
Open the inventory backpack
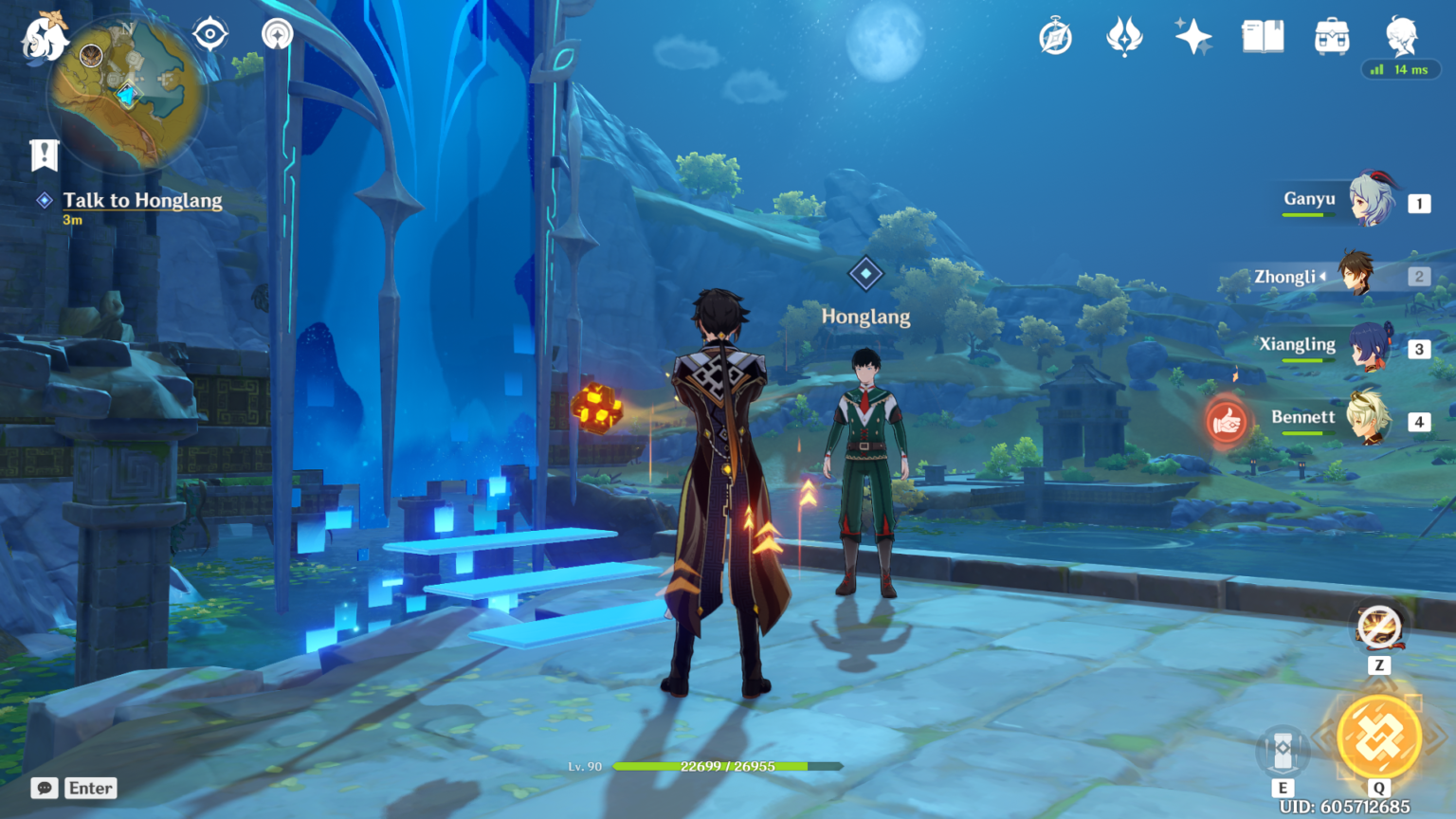point(1332,38)
